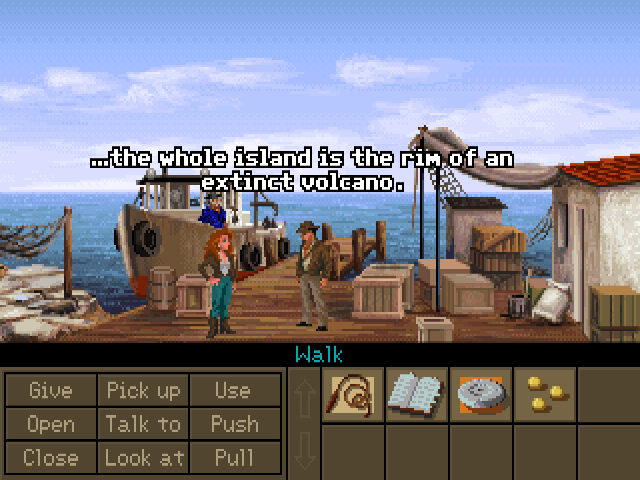Choose the three golden beads item

[545, 393]
